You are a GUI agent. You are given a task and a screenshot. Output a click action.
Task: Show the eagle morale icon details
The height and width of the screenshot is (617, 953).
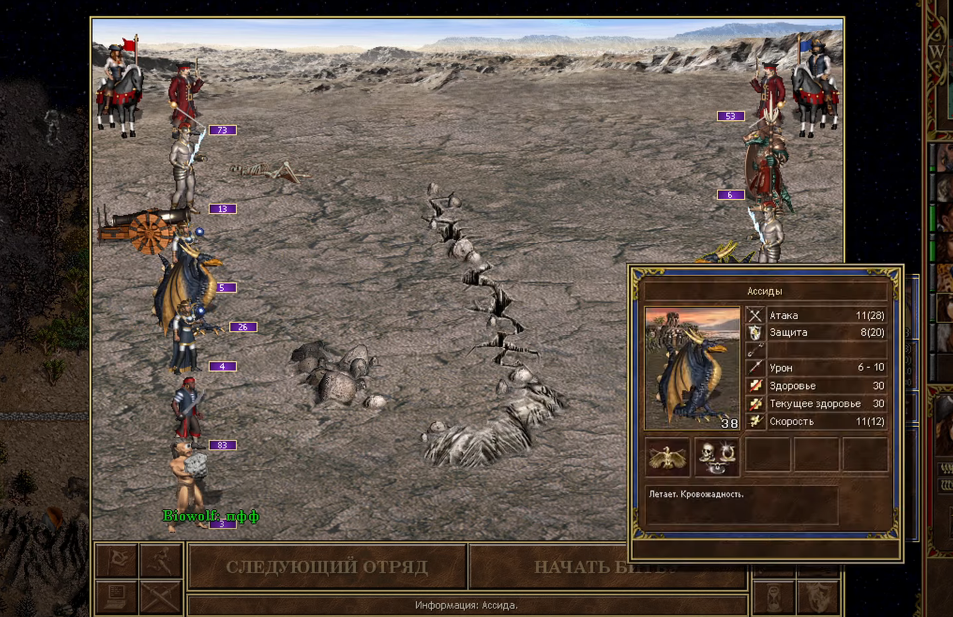point(668,456)
